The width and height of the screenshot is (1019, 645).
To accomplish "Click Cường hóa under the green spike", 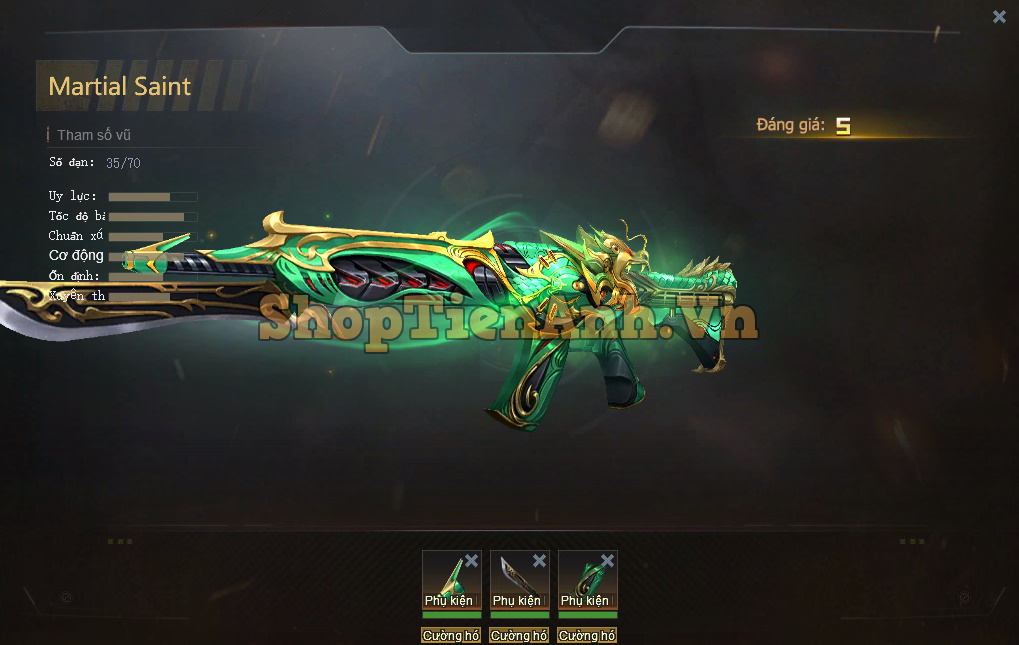I will tap(451, 635).
